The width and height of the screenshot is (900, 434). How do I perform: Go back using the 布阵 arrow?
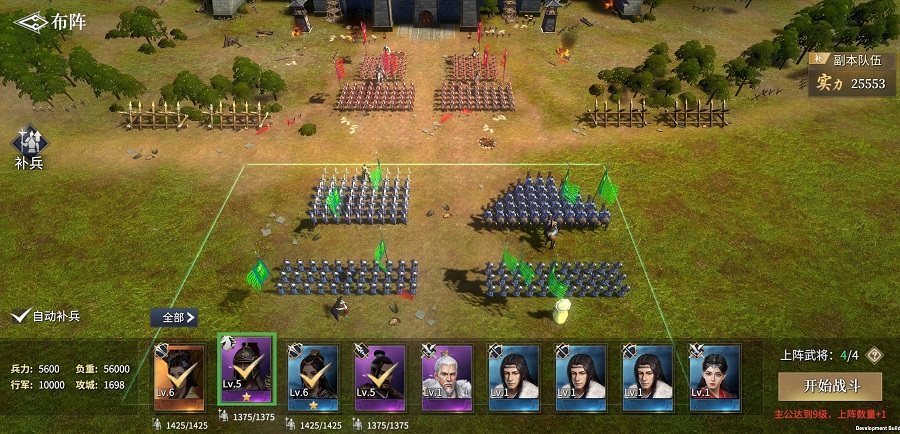tap(30, 21)
